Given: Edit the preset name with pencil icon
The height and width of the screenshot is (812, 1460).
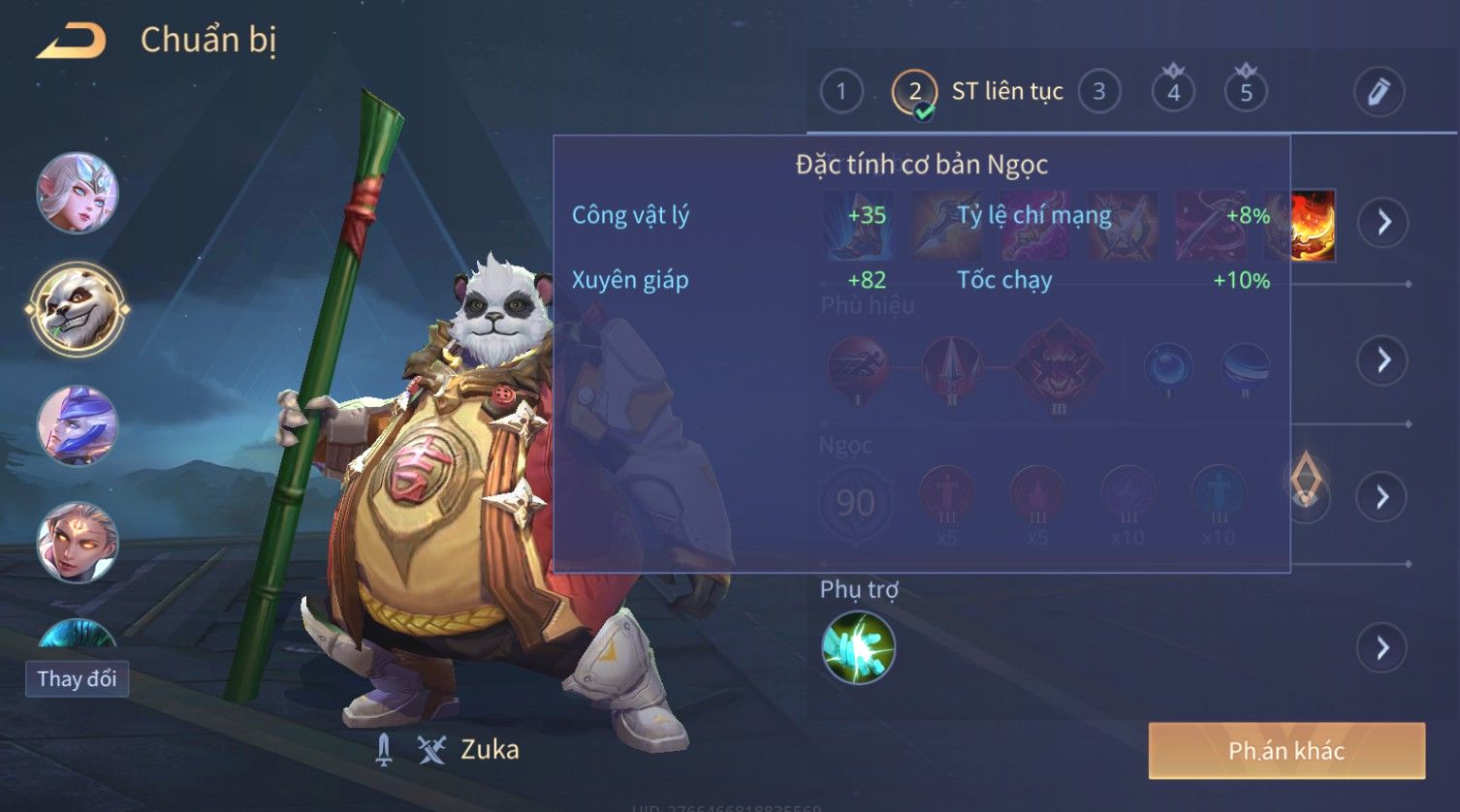Looking at the screenshot, I should pyautogui.click(x=1379, y=92).
